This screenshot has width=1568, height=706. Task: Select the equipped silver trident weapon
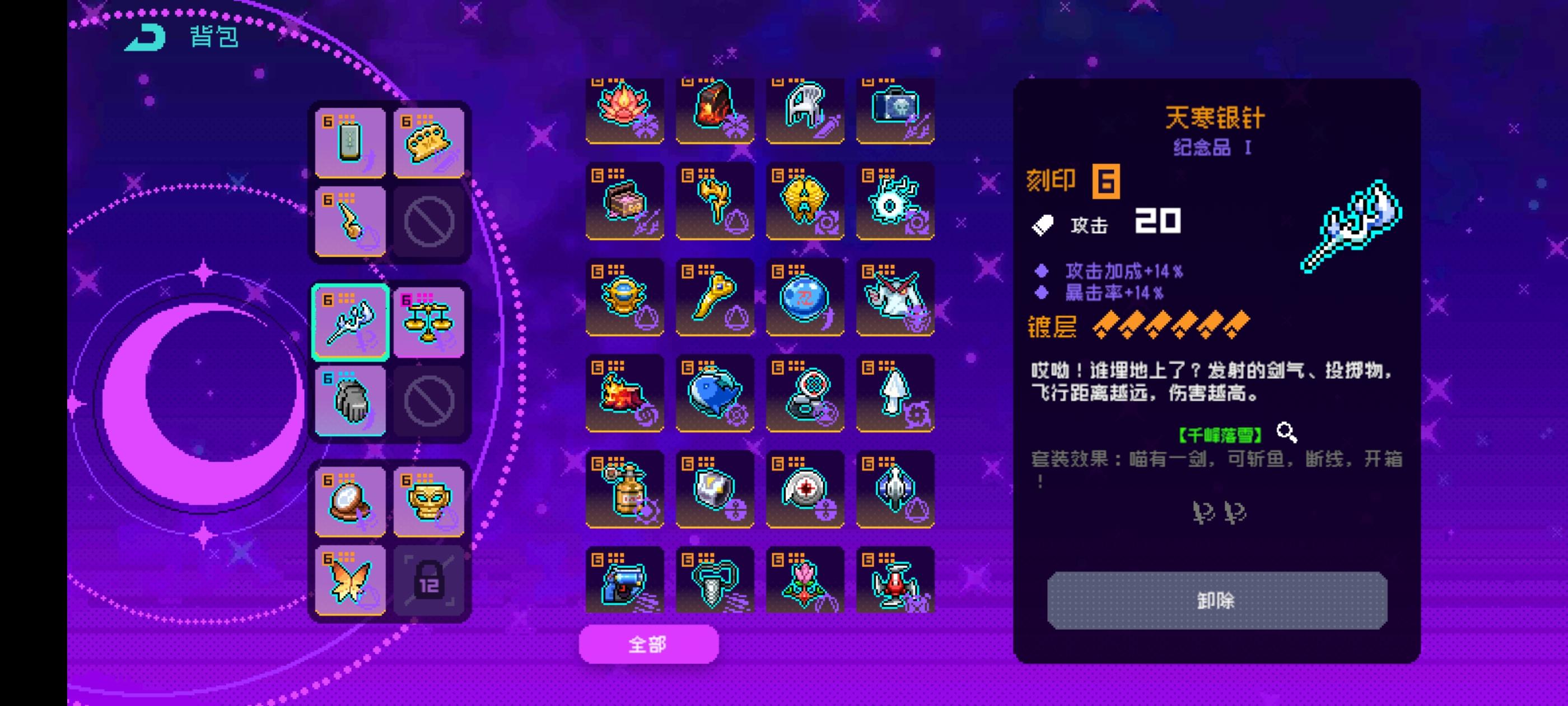click(x=349, y=322)
